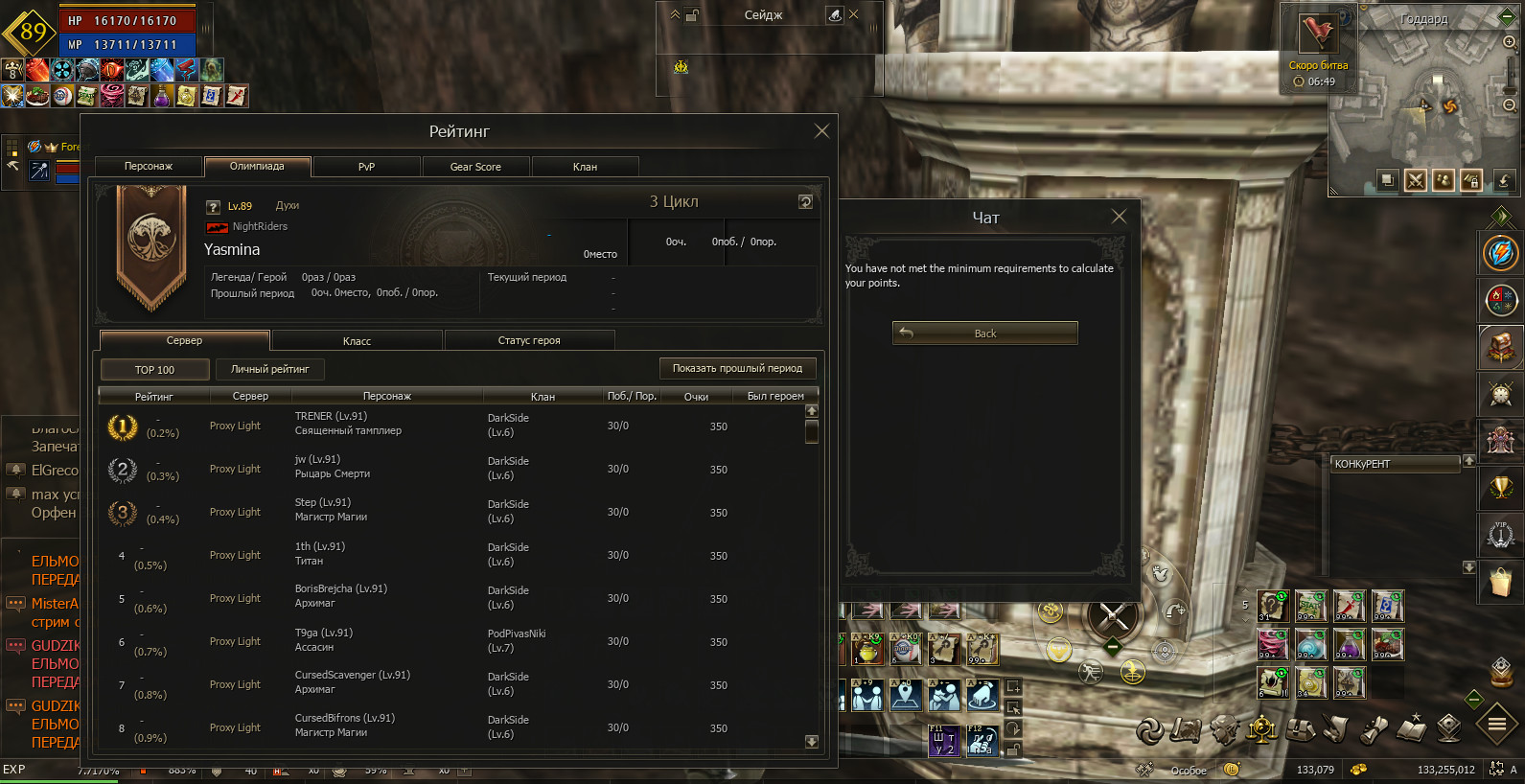This screenshot has width=1525, height=784.
Task: Zoom in the minimap with plus button
Action: click(x=1509, y=42)
